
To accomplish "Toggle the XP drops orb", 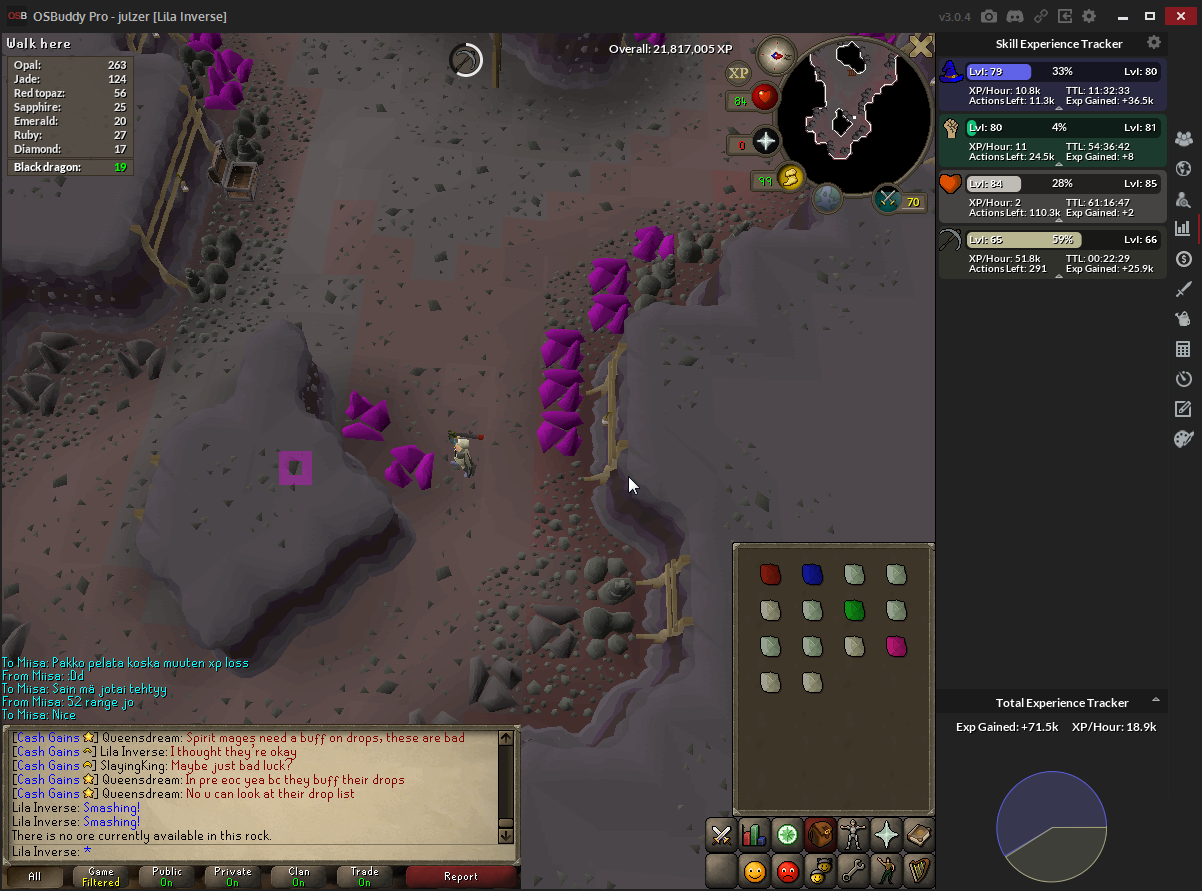I will click(738, 73).
